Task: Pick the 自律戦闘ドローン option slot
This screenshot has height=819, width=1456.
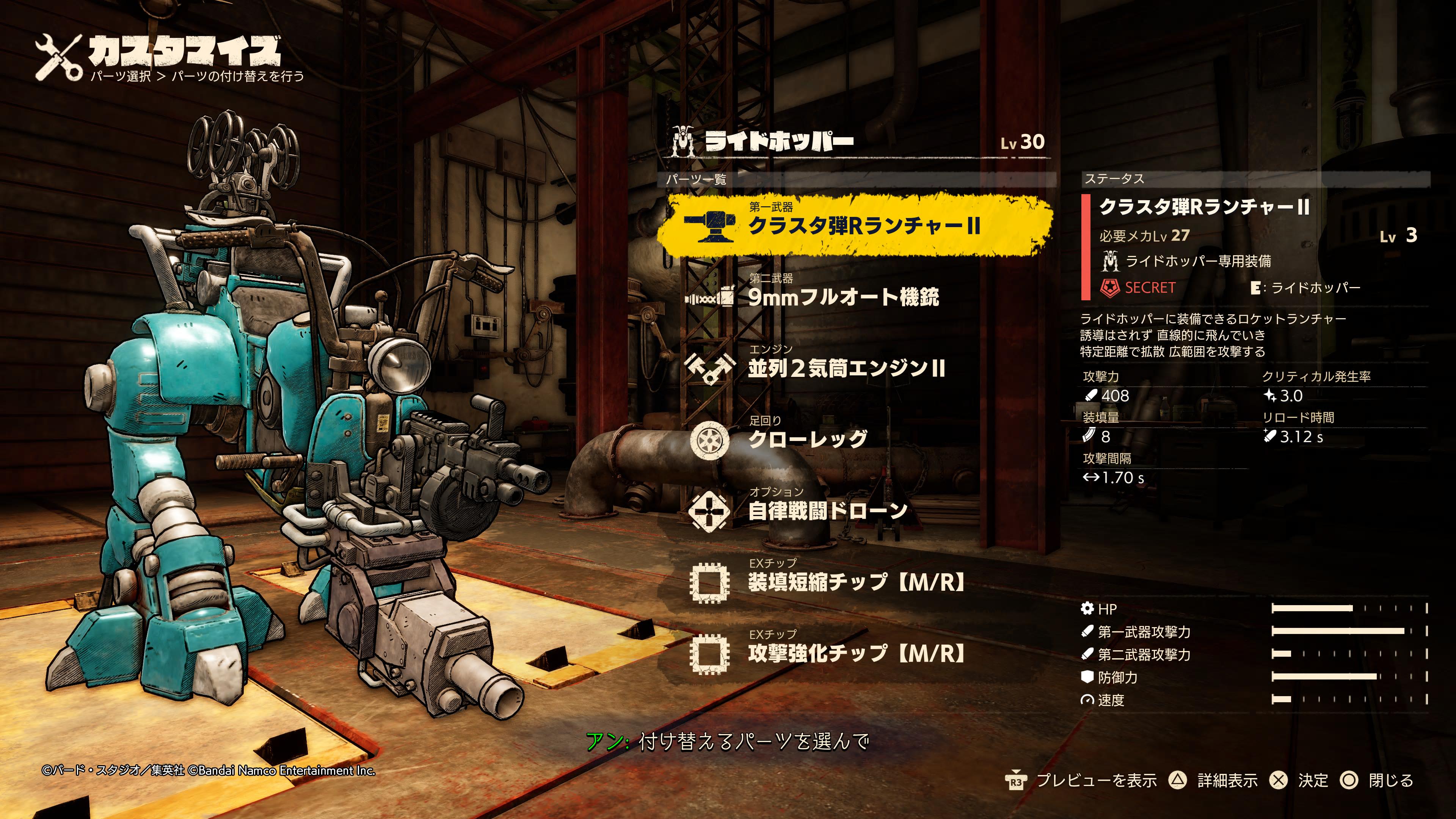Action: [x=827, y=511]
